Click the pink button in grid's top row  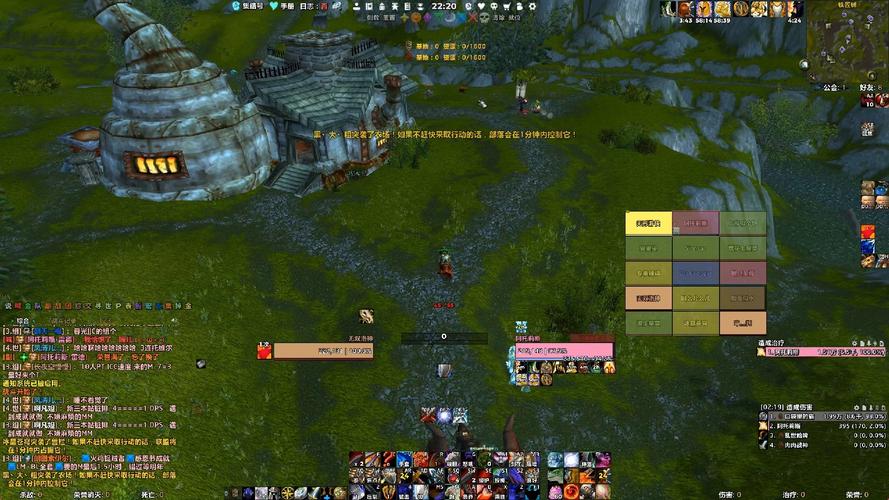coord(695,223)
